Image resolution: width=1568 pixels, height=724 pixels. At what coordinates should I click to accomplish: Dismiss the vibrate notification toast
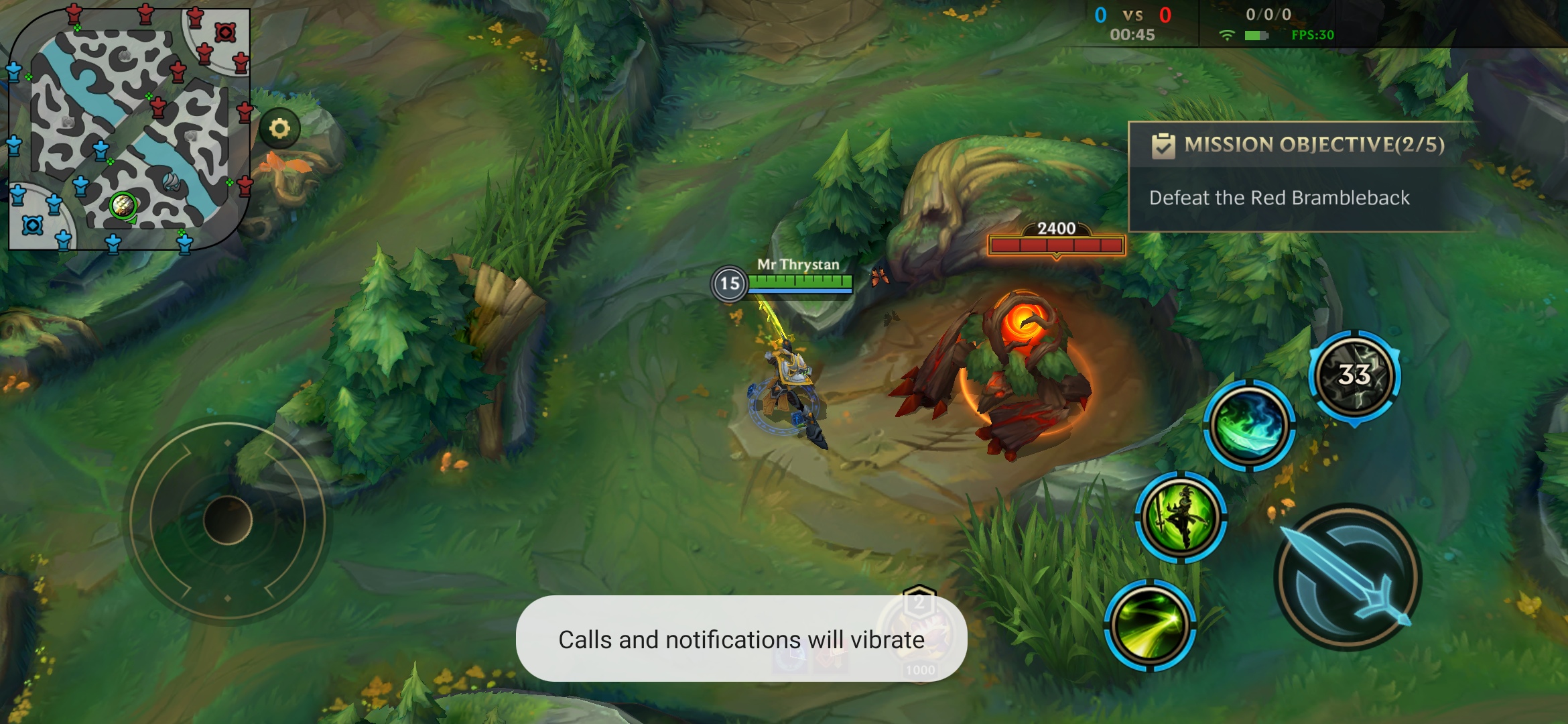point(741,639)
